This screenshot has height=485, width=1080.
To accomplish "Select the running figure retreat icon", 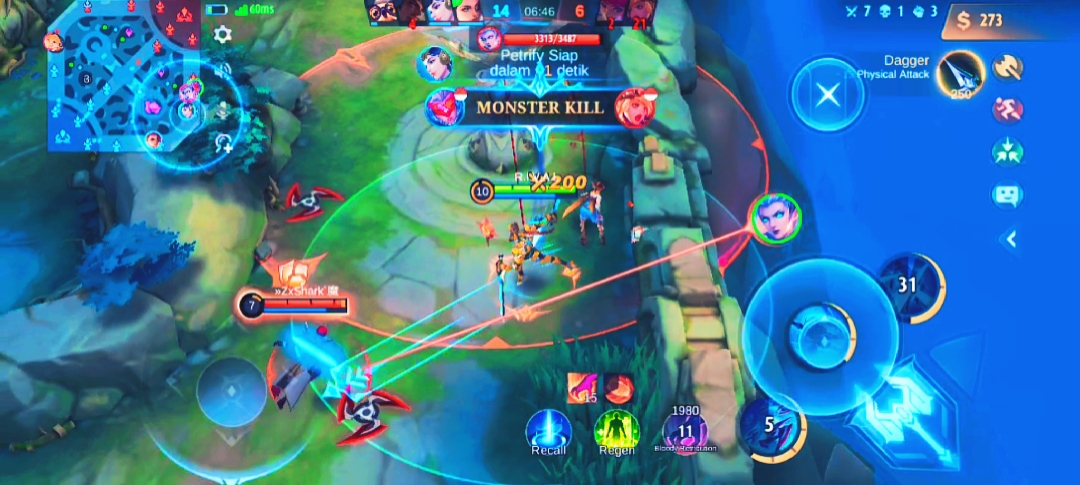I will click(1007, 109).
